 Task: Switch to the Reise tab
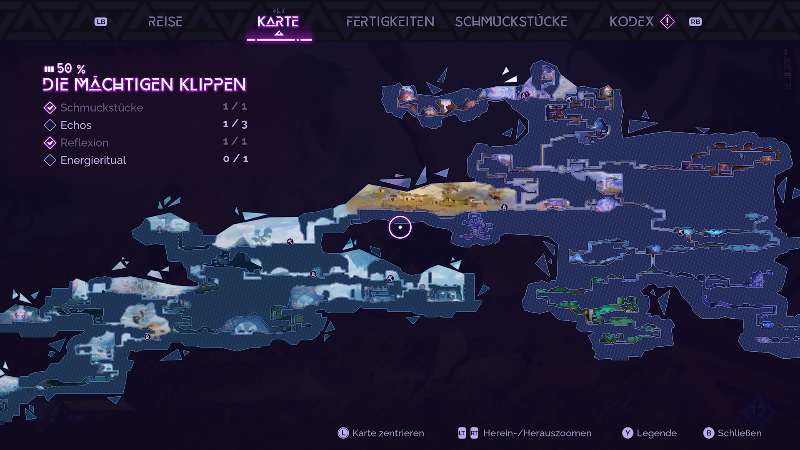pos(165,21)
